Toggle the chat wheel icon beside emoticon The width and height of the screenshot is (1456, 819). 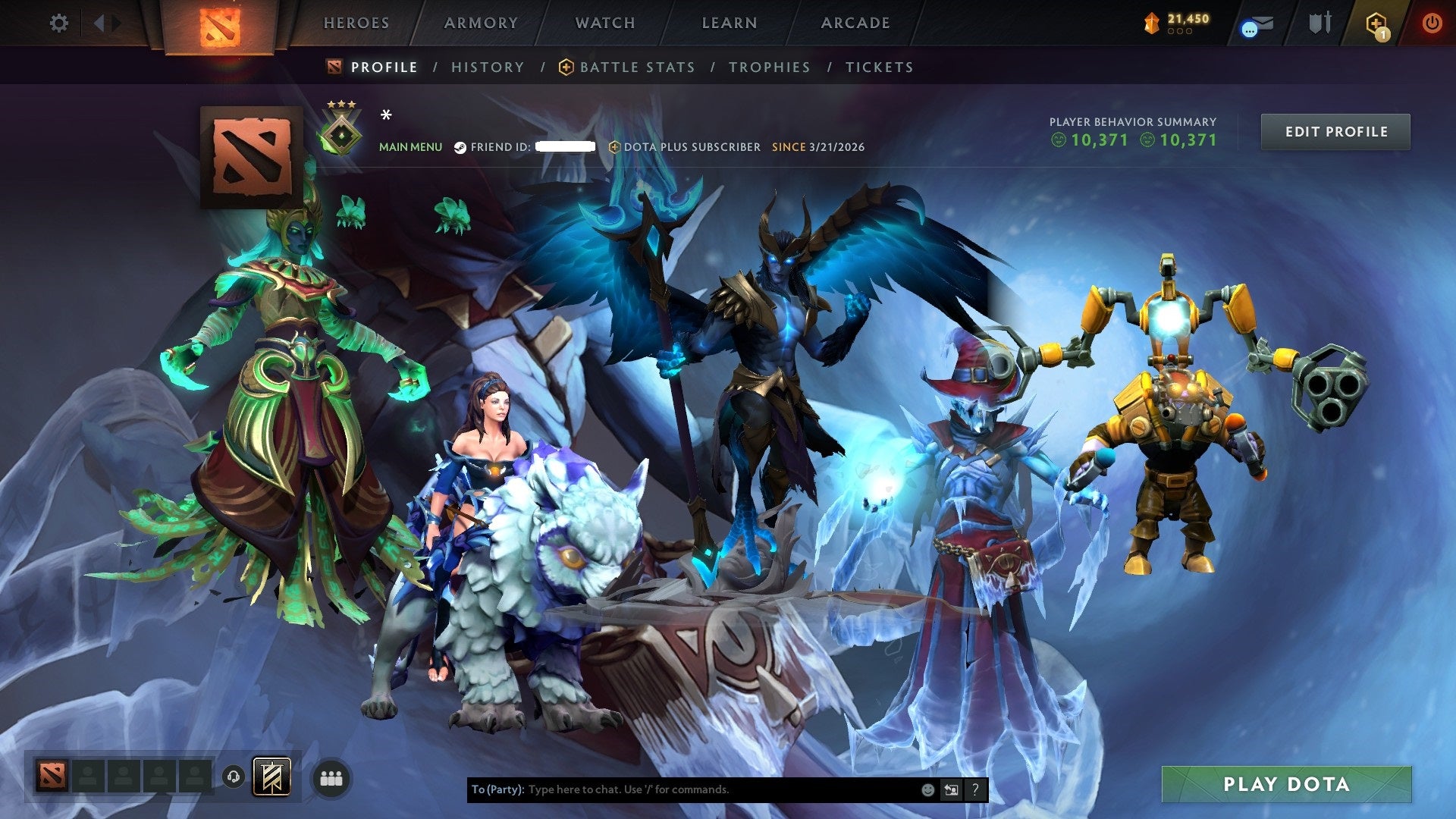click(x=950, y=789)
